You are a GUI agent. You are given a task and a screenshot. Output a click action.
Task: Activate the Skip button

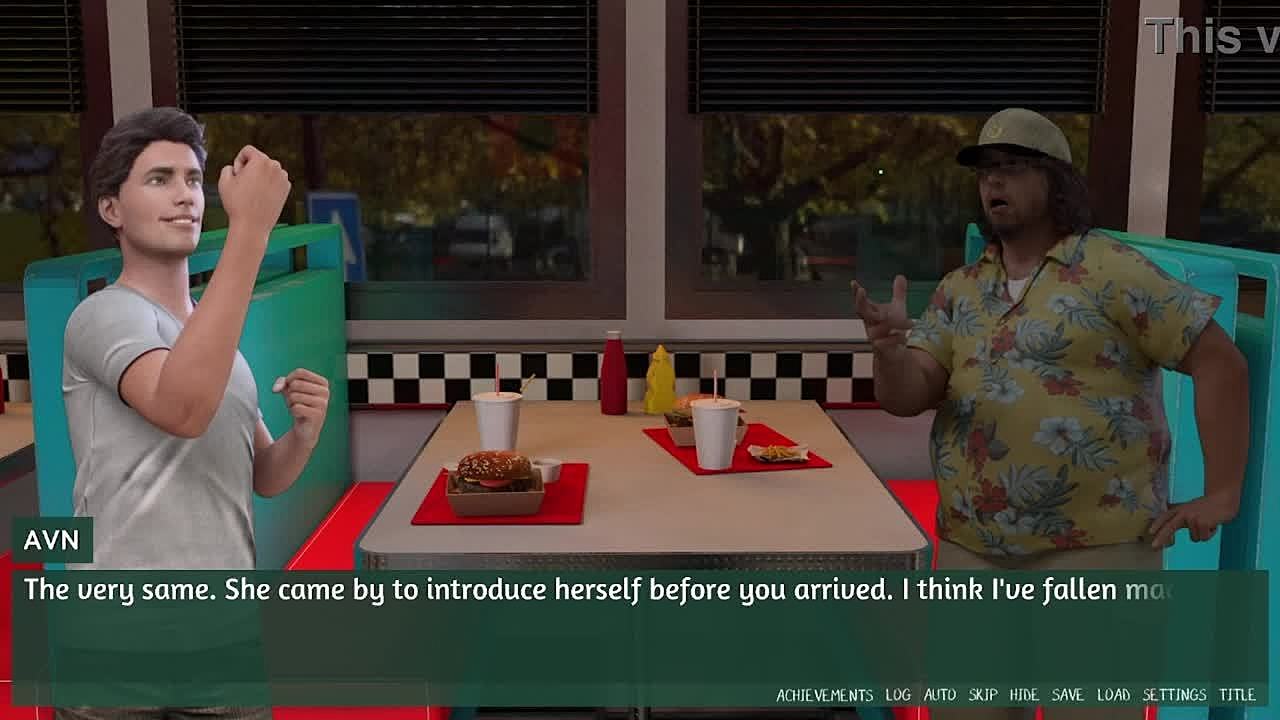[x=983, y=695]
